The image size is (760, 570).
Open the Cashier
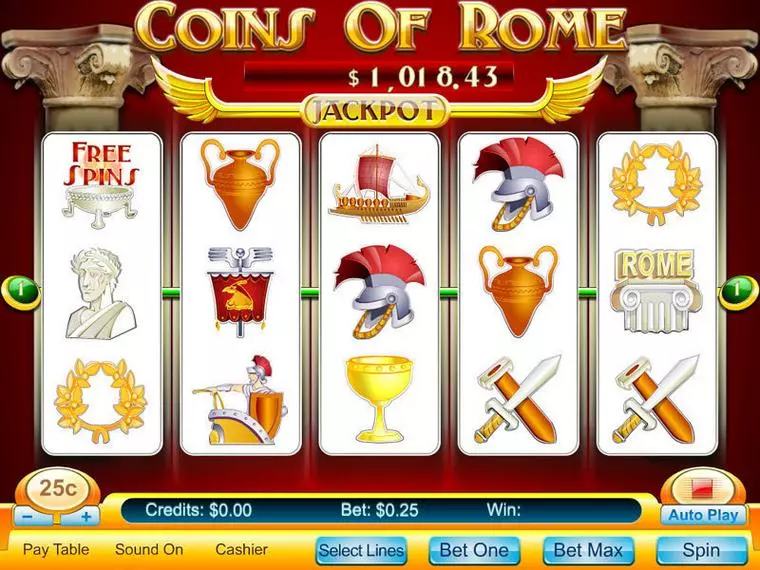pyautogui.click(x=241, y=549)
